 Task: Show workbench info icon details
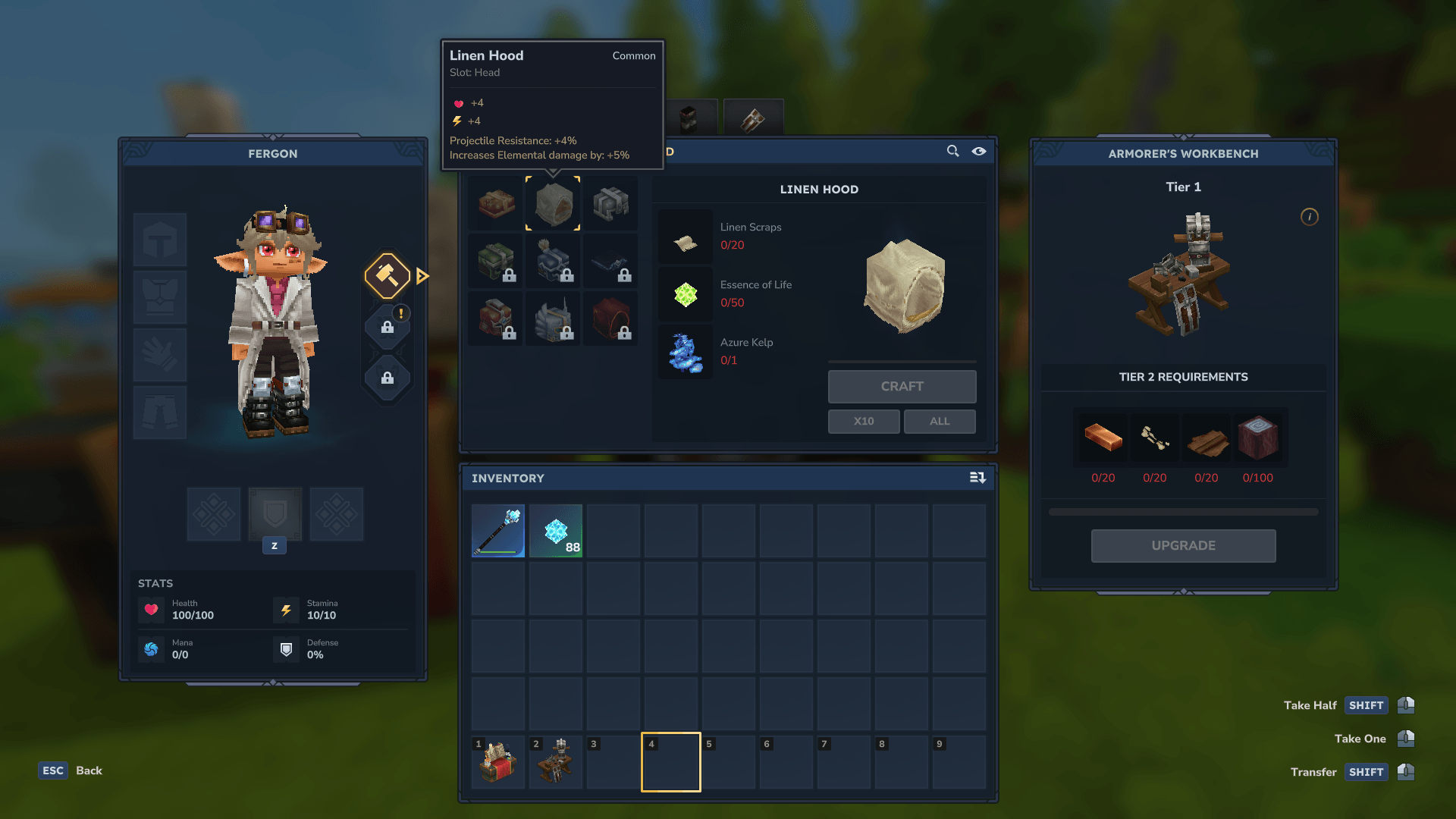tap(1310, 217)
